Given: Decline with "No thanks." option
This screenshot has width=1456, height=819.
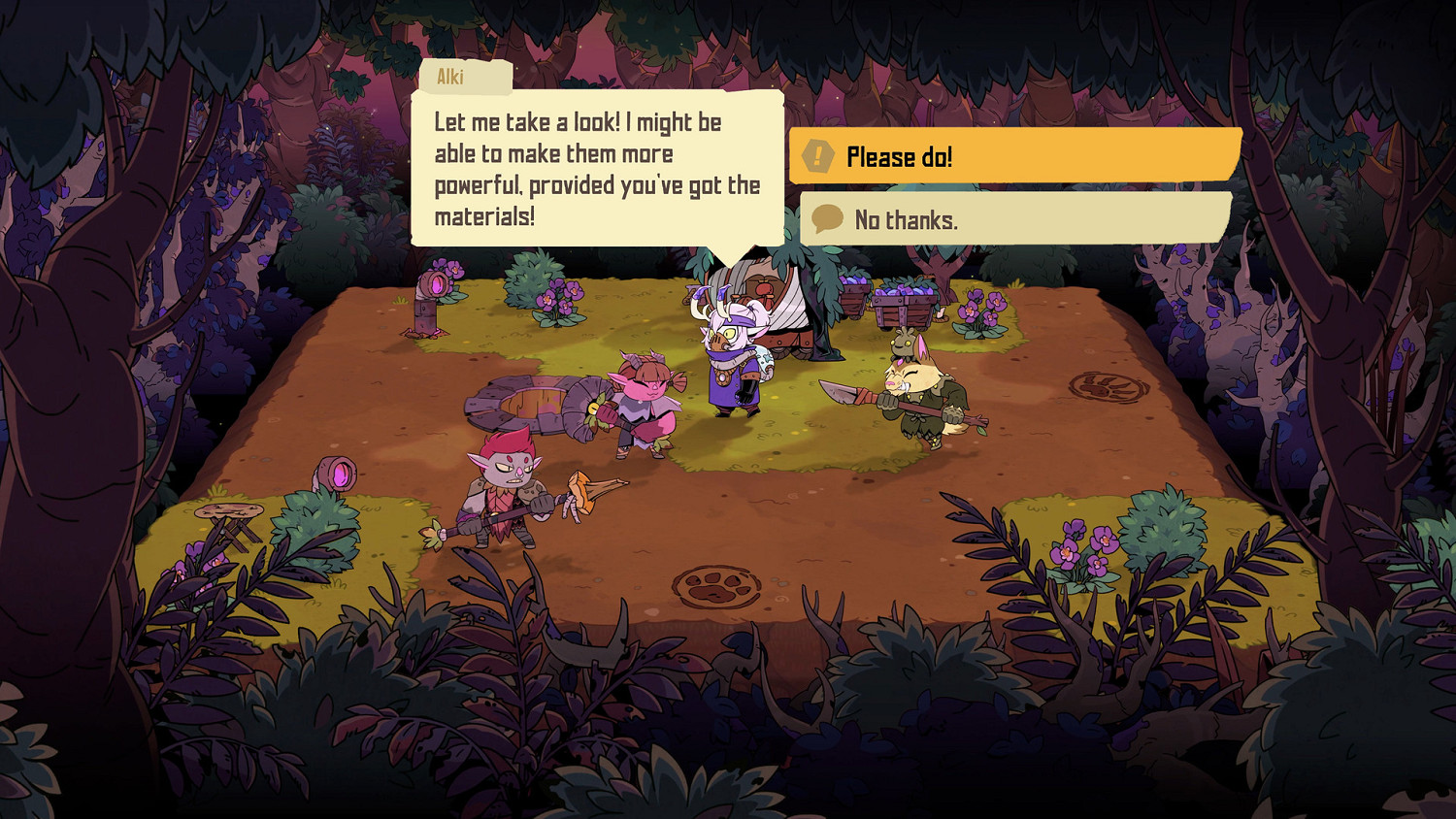Looking at the screenshot, I should pyautogui.click(x=1014, y=219).
